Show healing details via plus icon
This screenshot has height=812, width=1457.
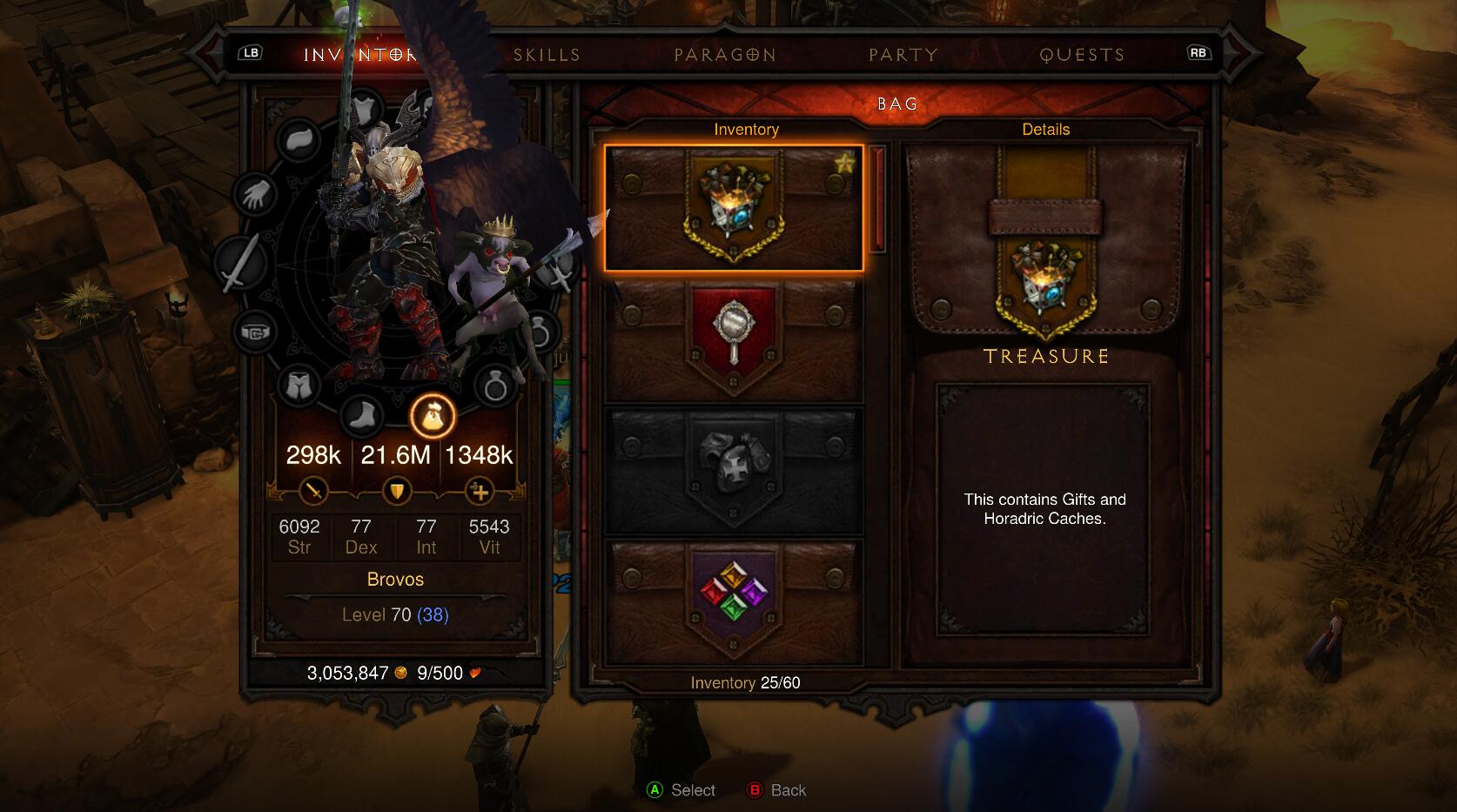(x=479, y=492)
